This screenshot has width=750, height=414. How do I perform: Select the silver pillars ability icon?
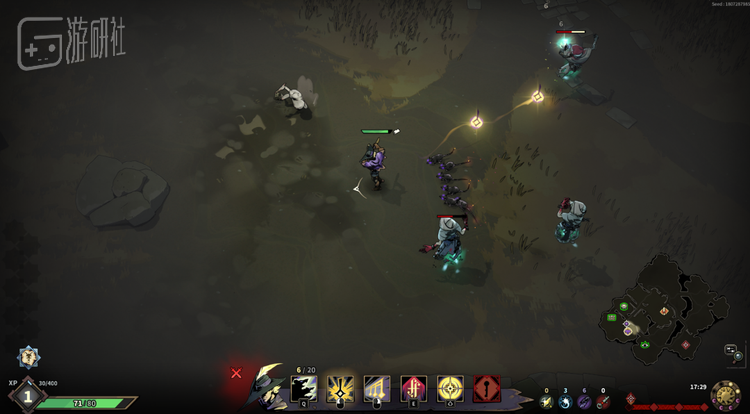[377, 389]
